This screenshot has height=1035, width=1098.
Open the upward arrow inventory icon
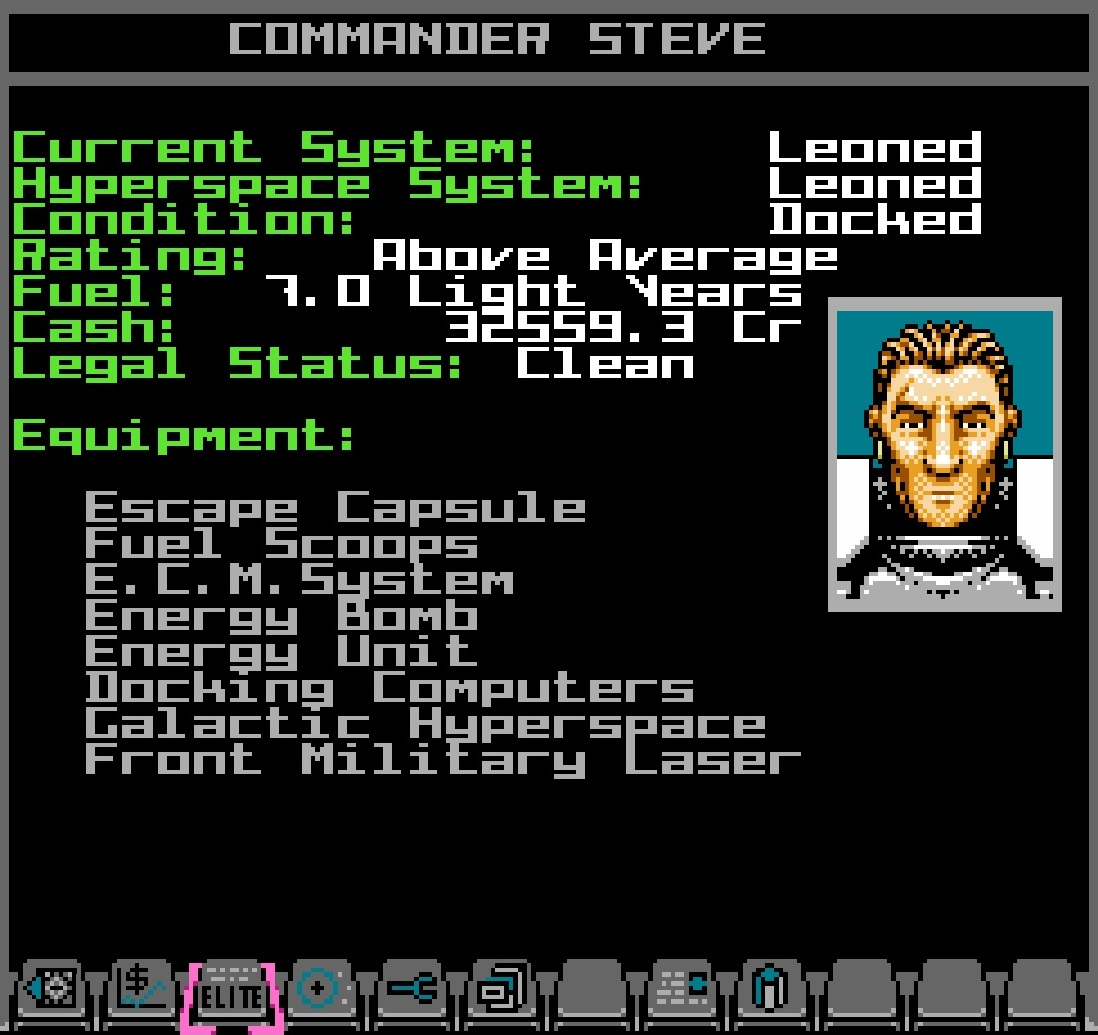(772, 991)
